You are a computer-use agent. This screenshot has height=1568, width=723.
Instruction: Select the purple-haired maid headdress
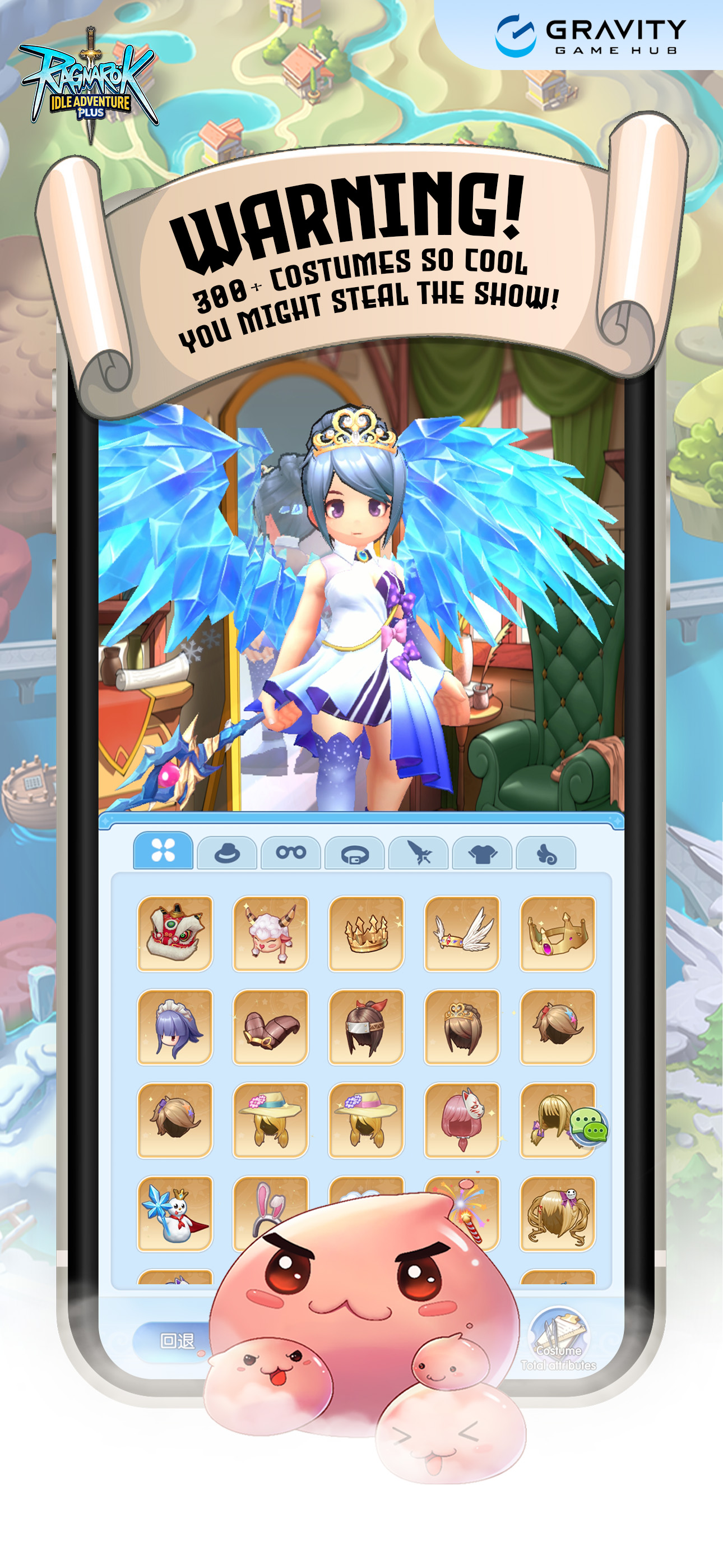tap(175, 1027)
